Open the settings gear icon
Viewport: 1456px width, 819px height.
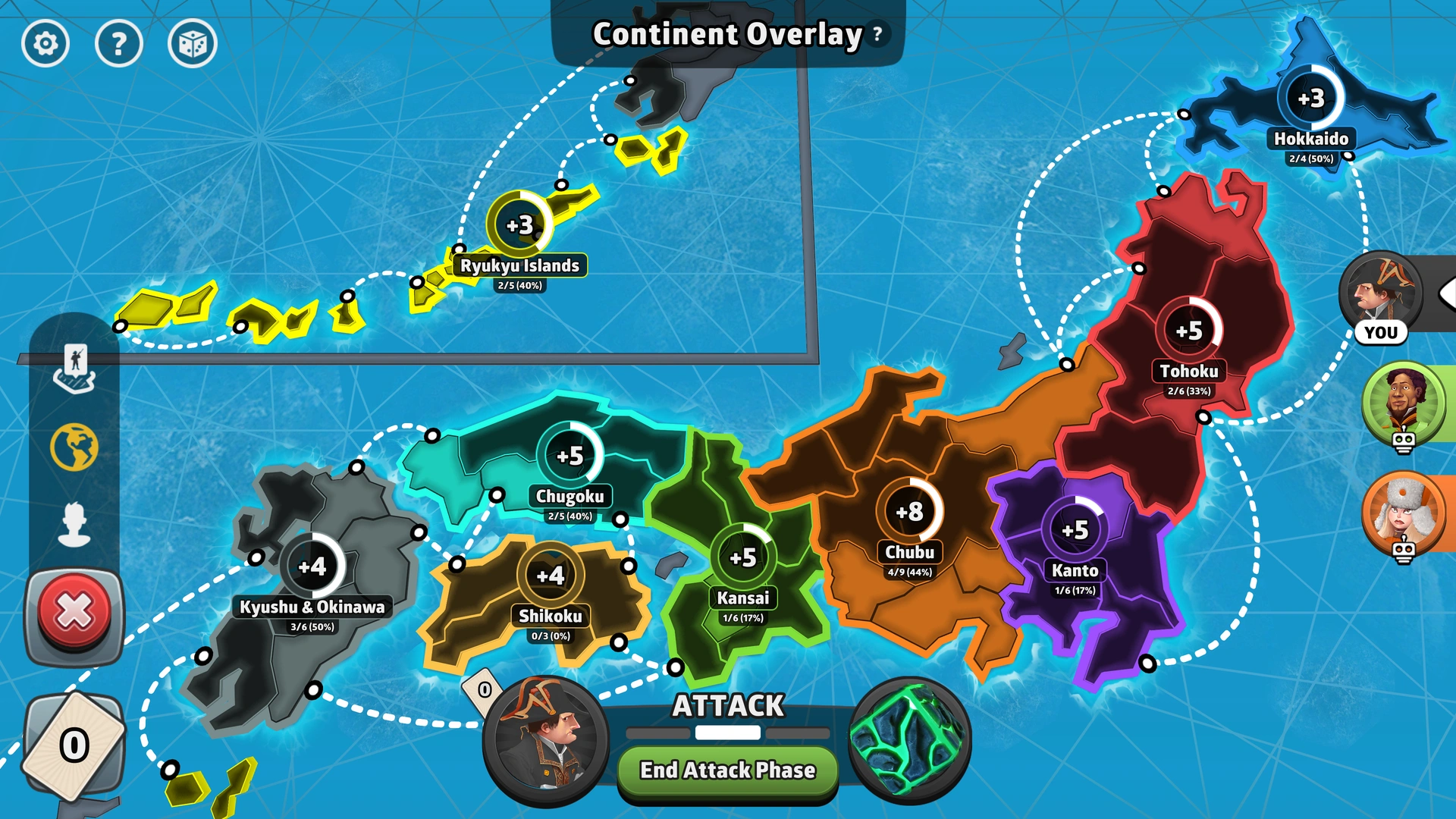click(47, 44)
